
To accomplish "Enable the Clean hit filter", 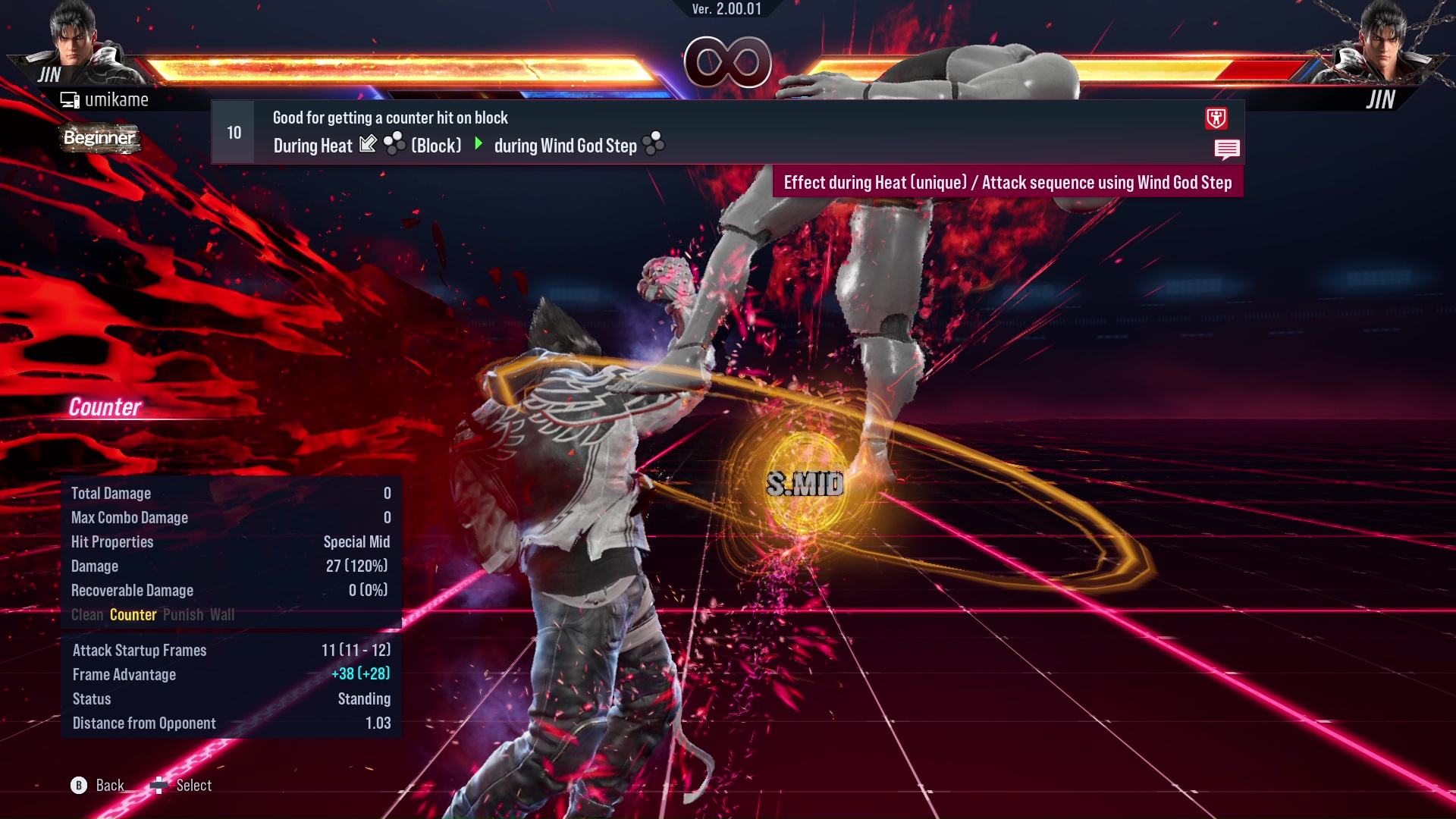I will 86,615.
